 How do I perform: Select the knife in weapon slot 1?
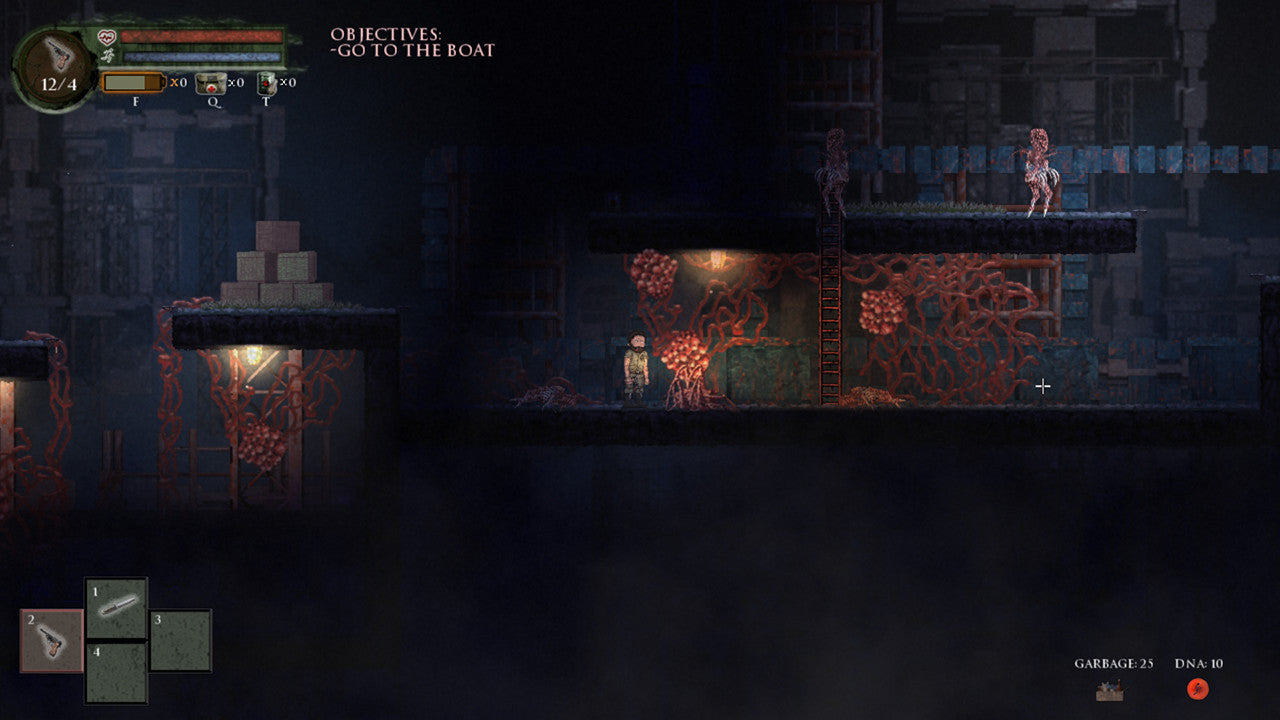(116, 608)
